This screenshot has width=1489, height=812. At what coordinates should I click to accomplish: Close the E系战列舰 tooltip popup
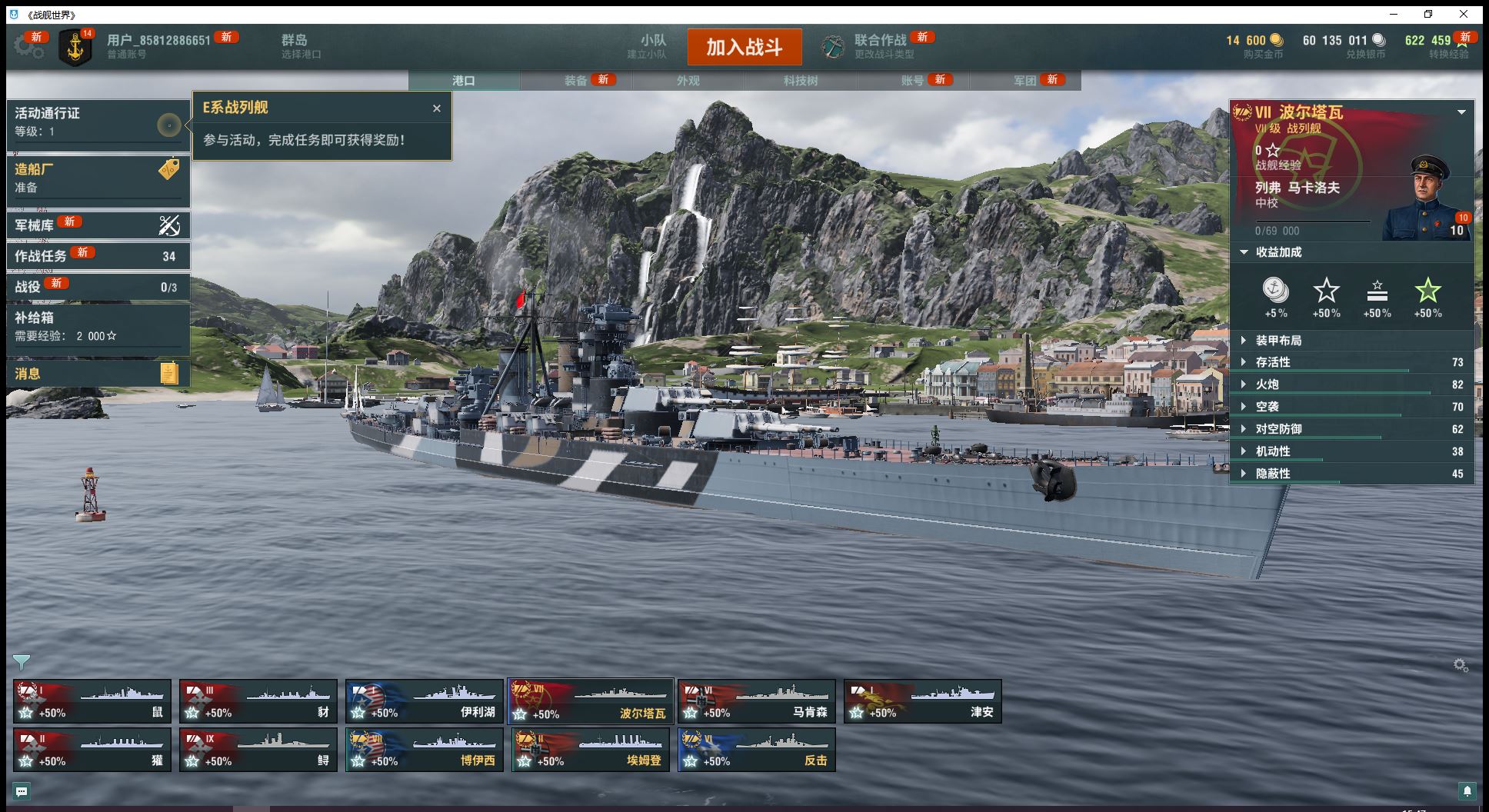click(437, 108)
